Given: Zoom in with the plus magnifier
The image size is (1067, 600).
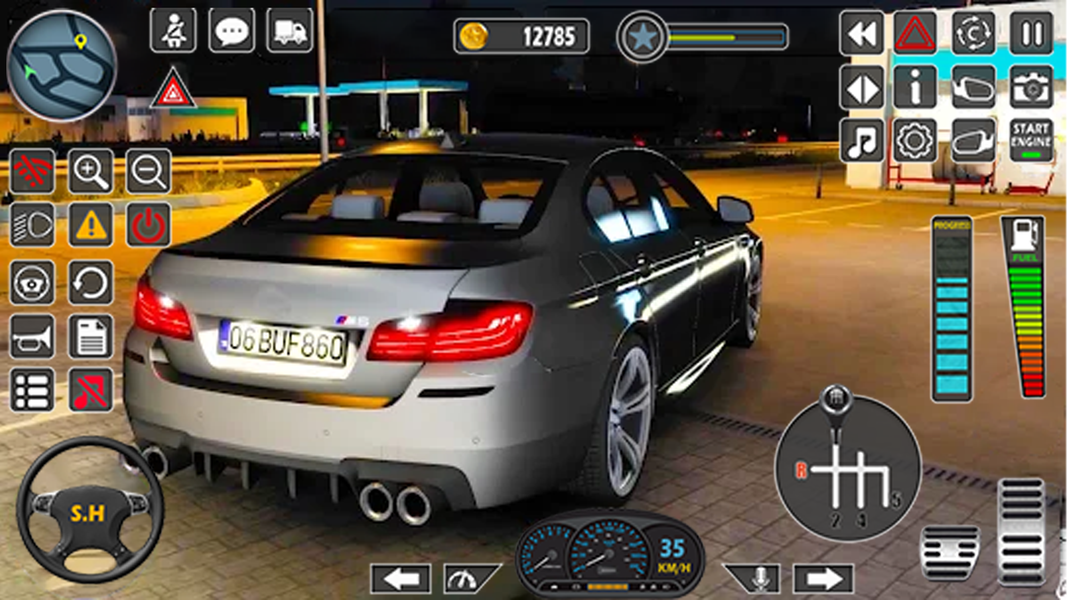Looking at the screenshot, I should (x=90, y=172).
